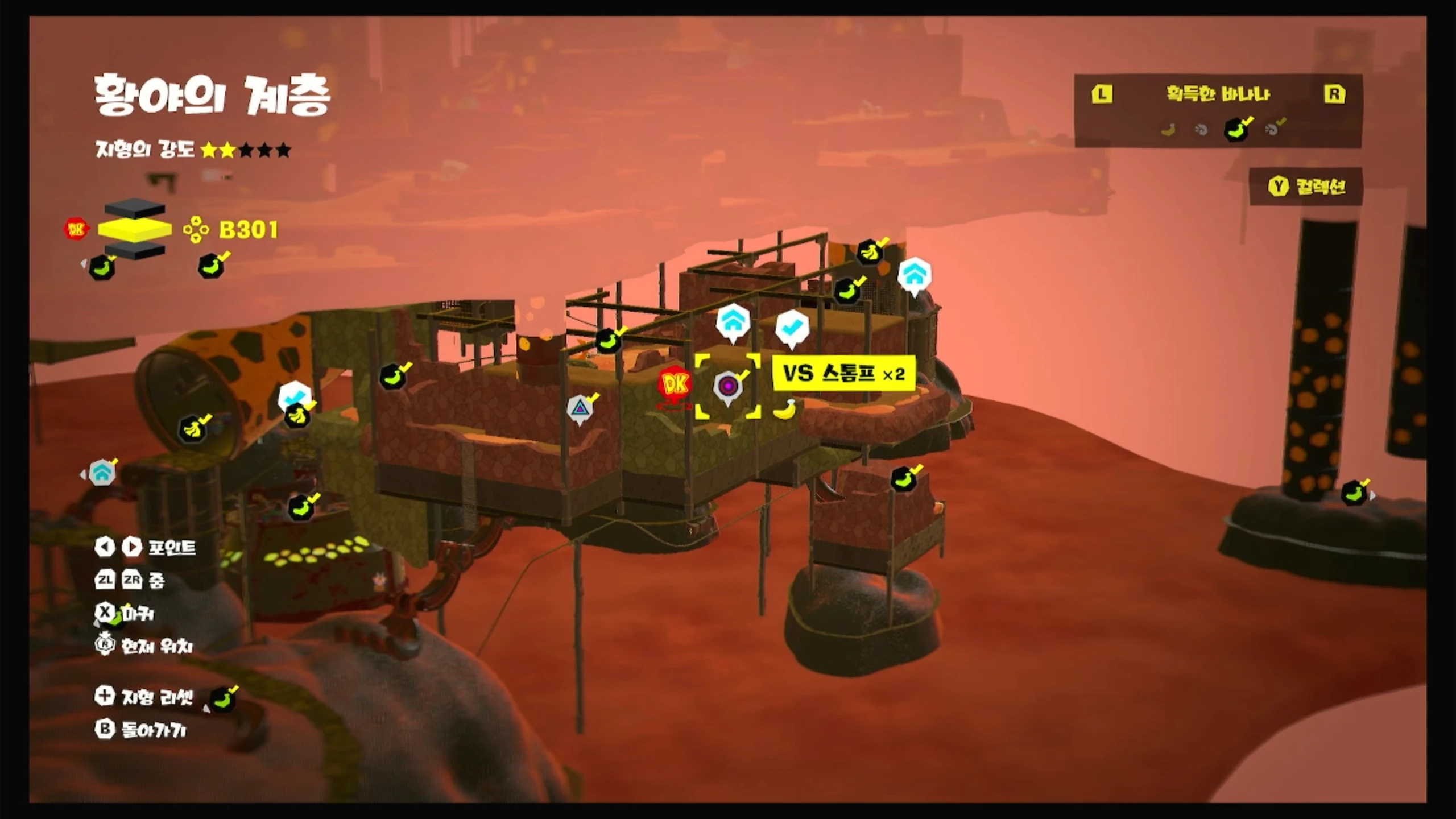Pick the uncollected yellow banana marker

(784, 409)
